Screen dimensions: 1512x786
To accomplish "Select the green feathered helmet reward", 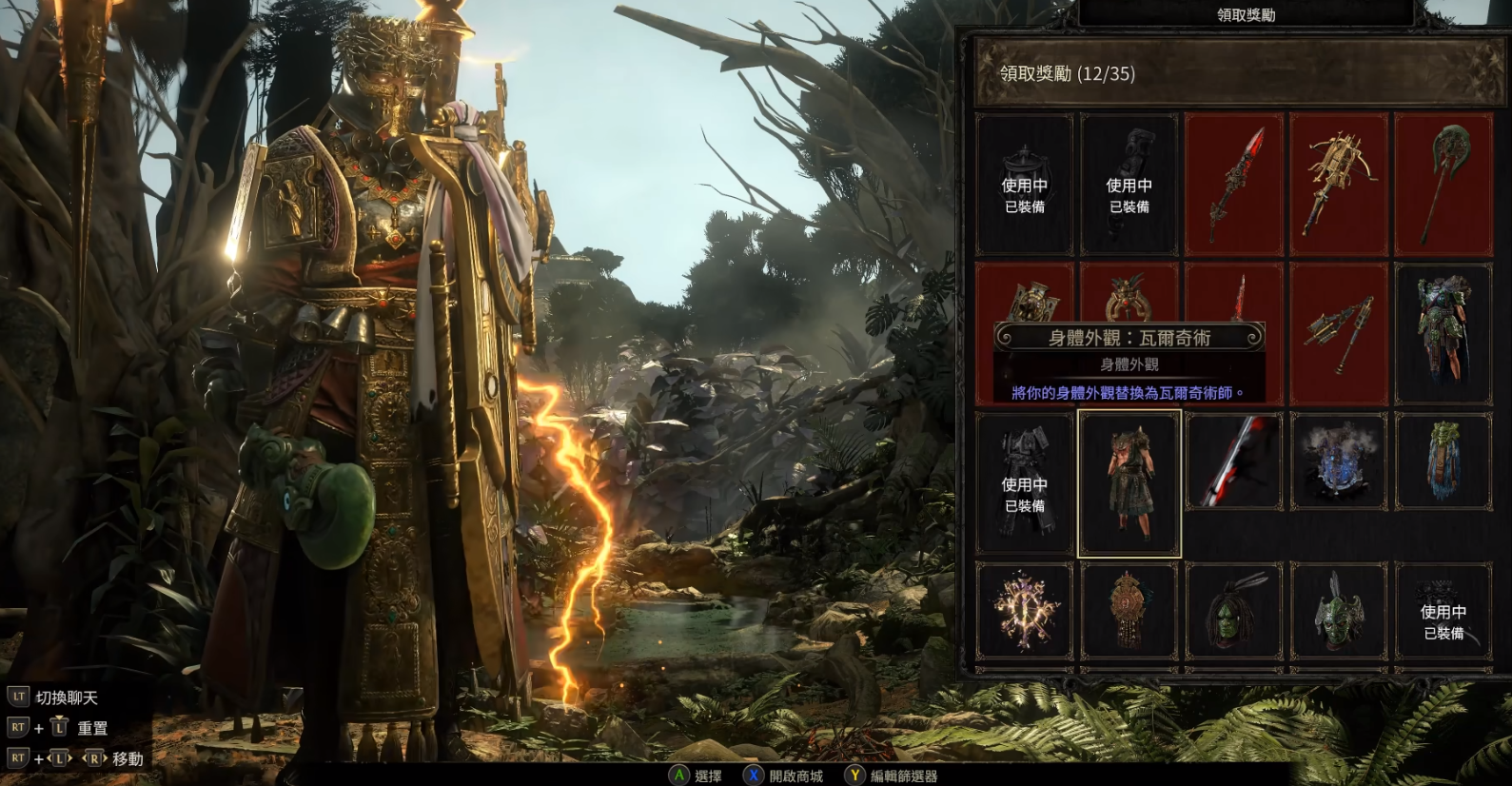I will (x=1339, y=611).
